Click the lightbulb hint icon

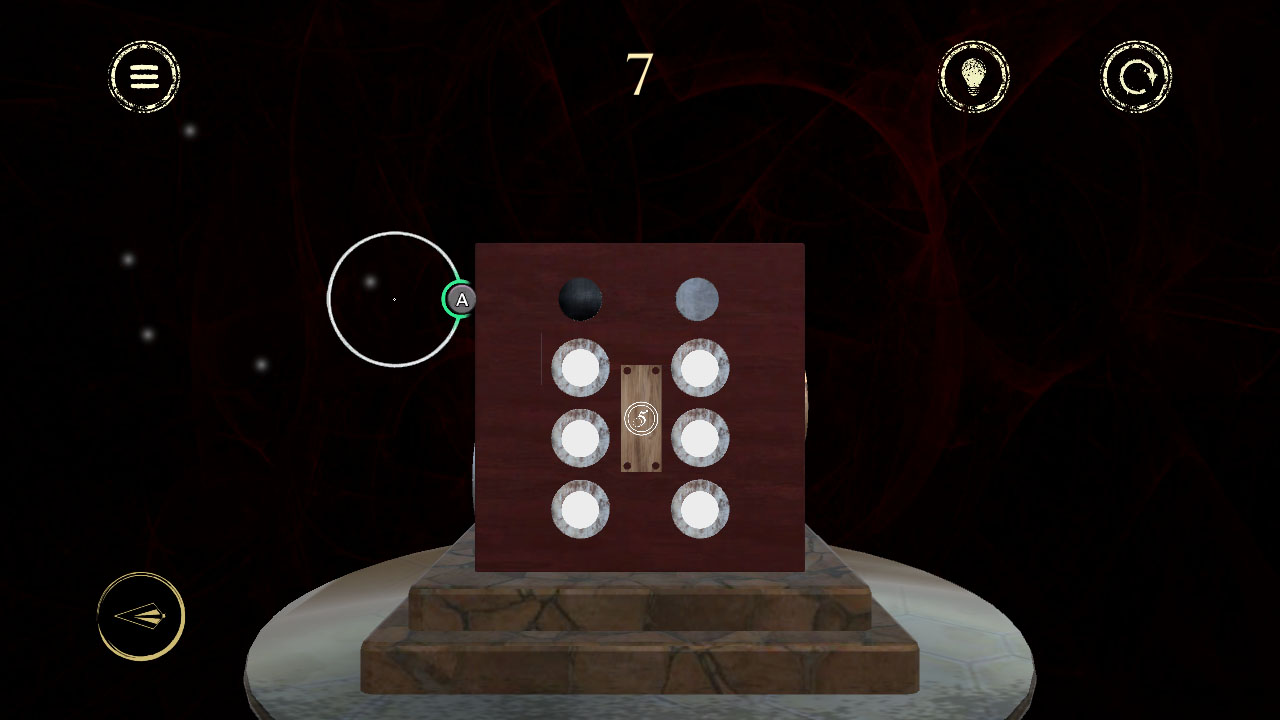click(x=974, y=77)
